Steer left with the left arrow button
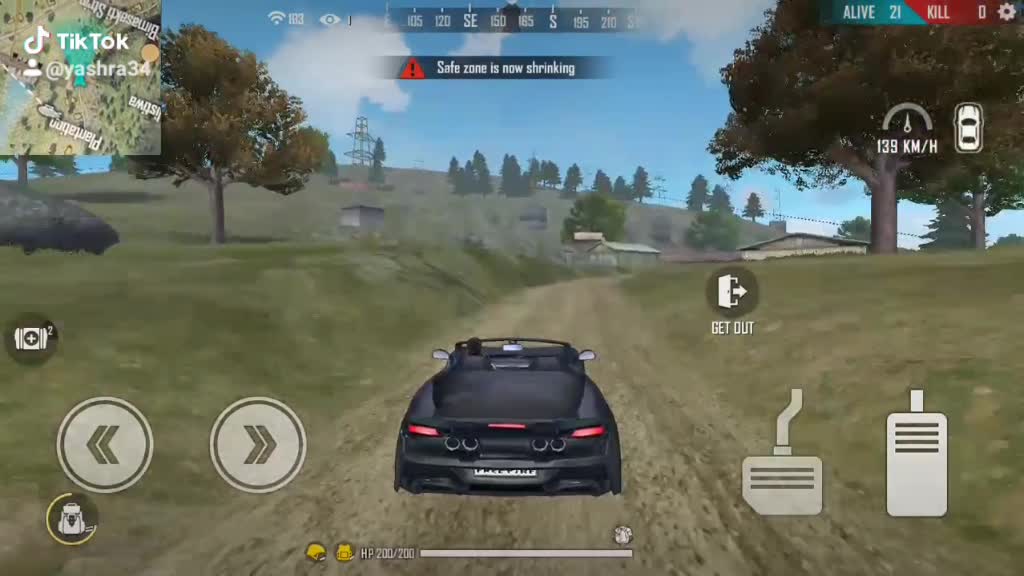 point(105,445)
